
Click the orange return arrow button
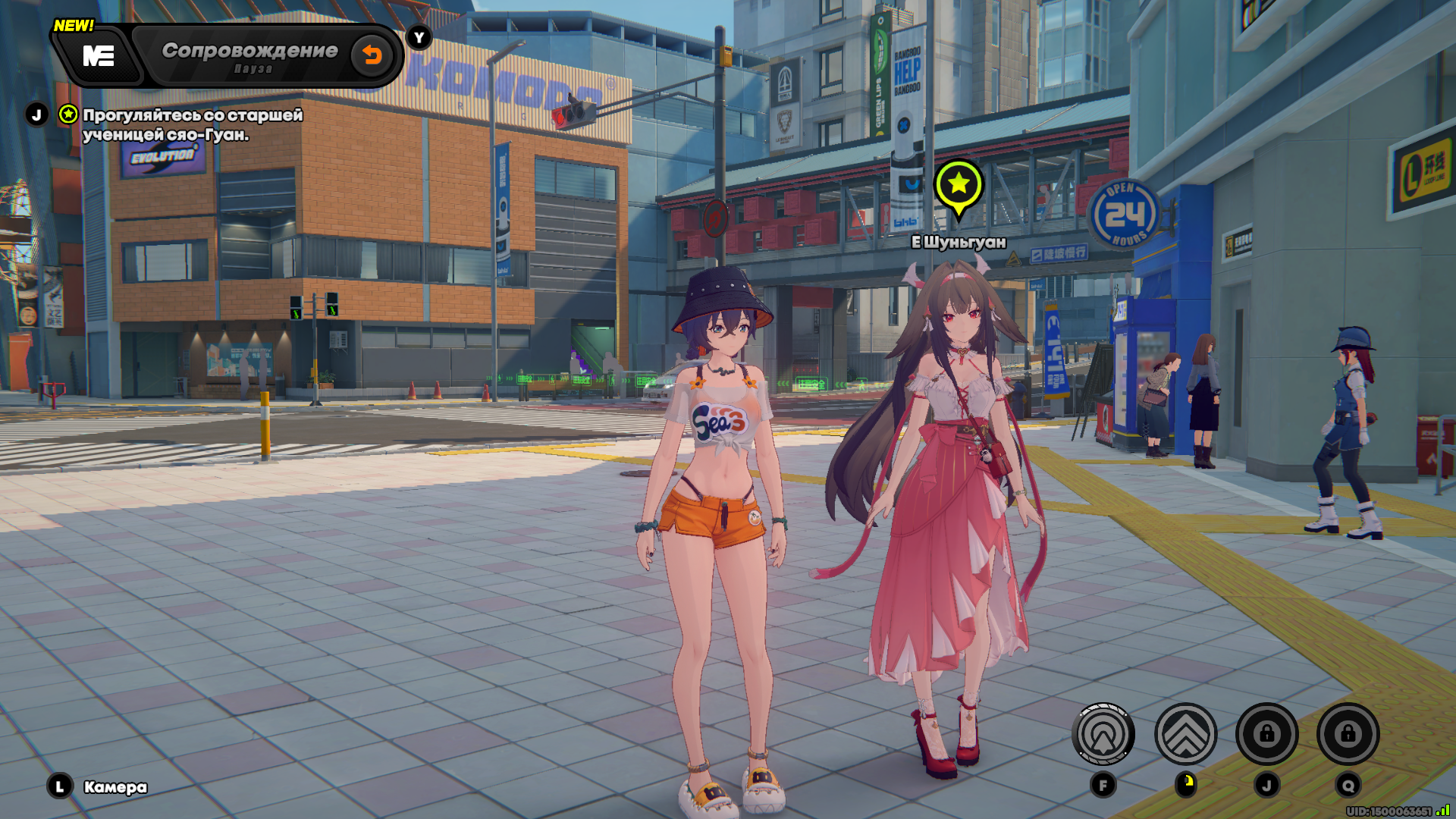click(x=372, y=55)
